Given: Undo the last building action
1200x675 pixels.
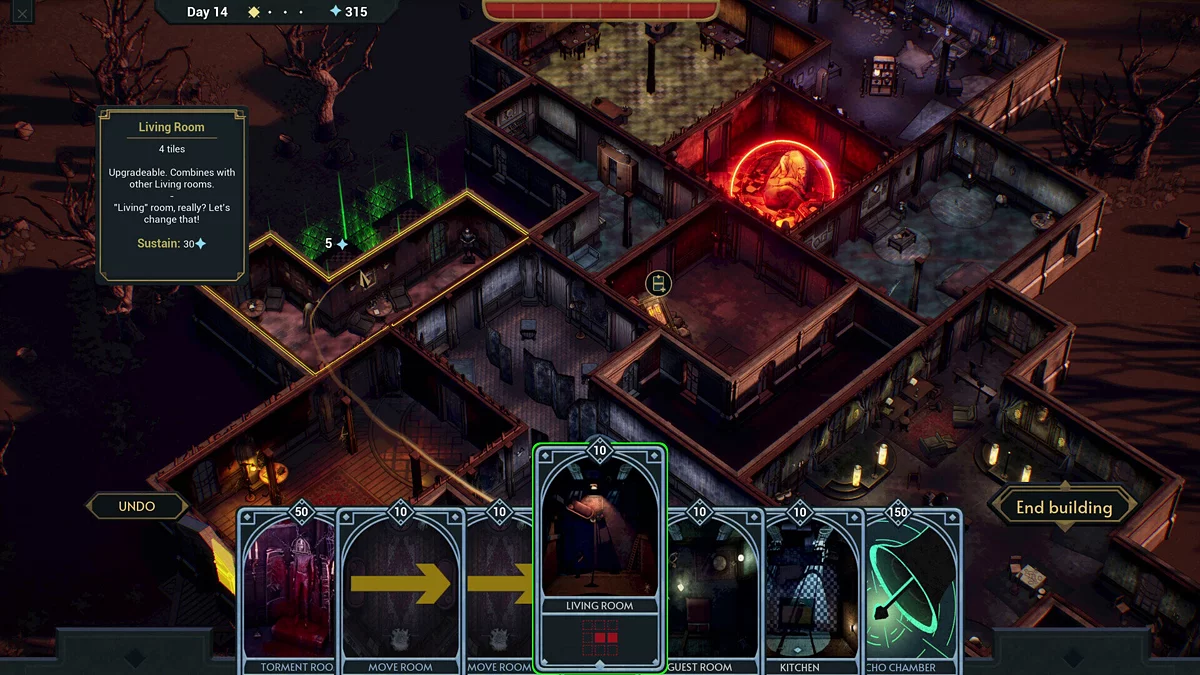Looking at the screenshot, I should click(137, 506).
